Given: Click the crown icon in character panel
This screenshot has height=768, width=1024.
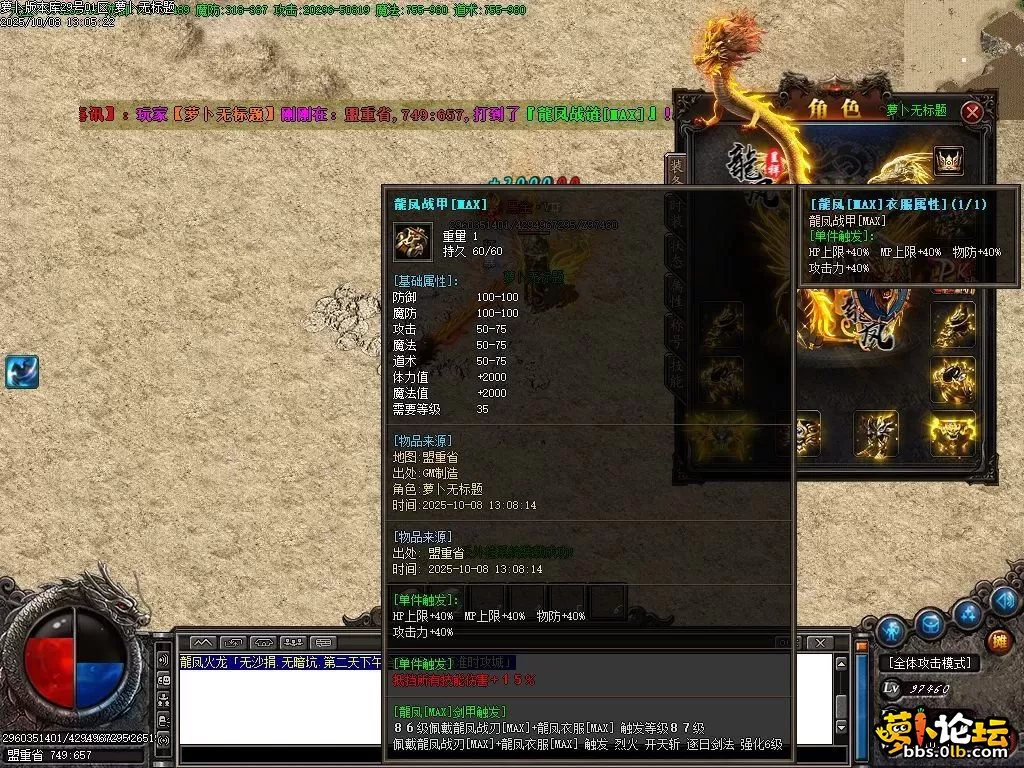Looking at the screenshot, I should coord(948,160).
